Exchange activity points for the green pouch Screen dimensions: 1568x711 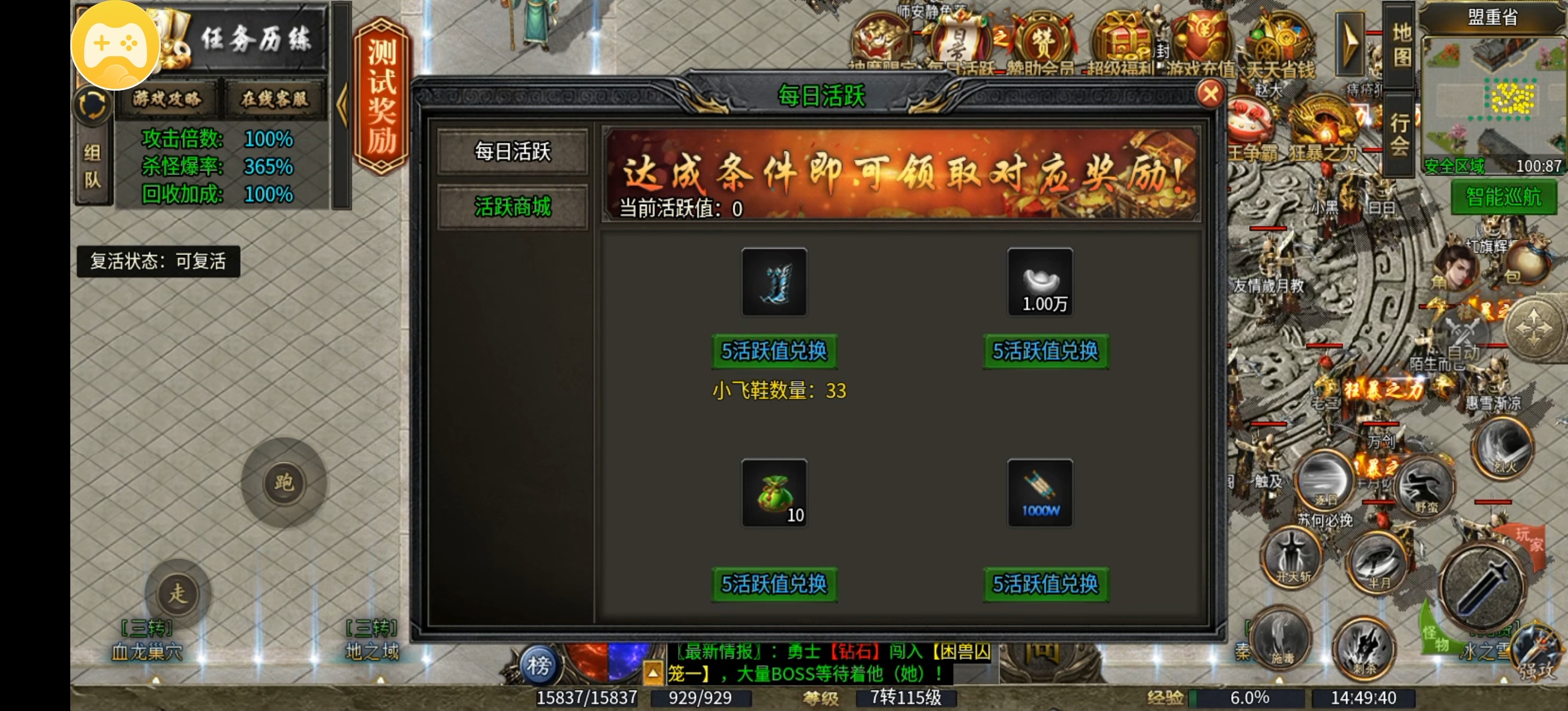pyautogui.click(x=774, y=584)
